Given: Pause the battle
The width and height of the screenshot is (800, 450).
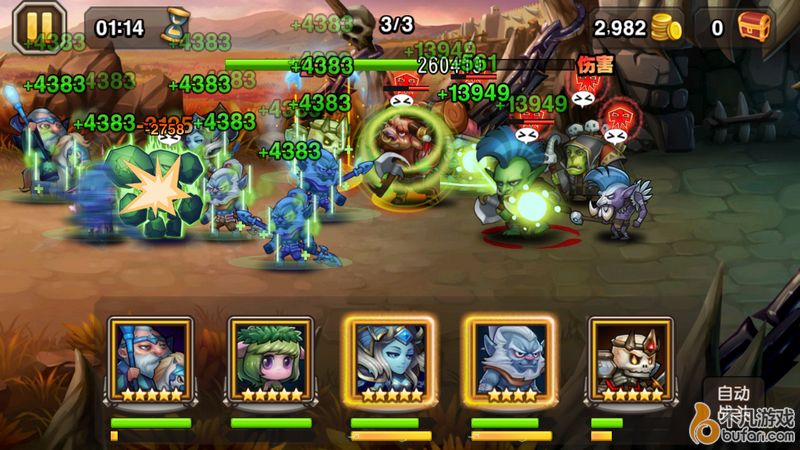Looking at the screenshot, I should (32, 27).
